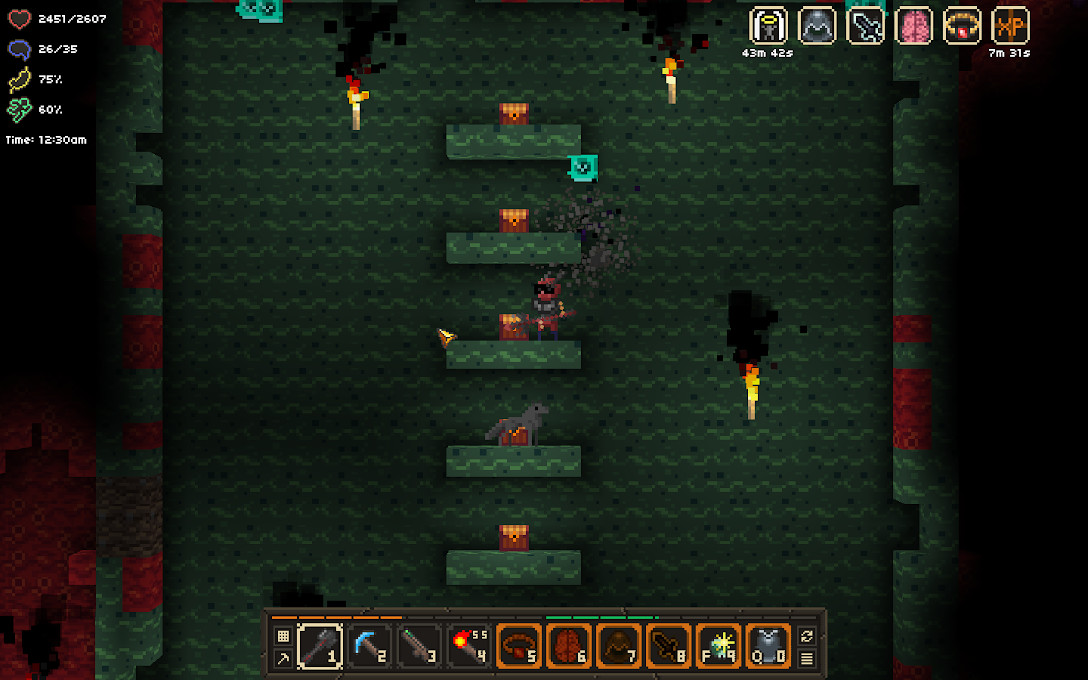
Task: Select the steel chestplate in slot 0
Action: (768, 645)
